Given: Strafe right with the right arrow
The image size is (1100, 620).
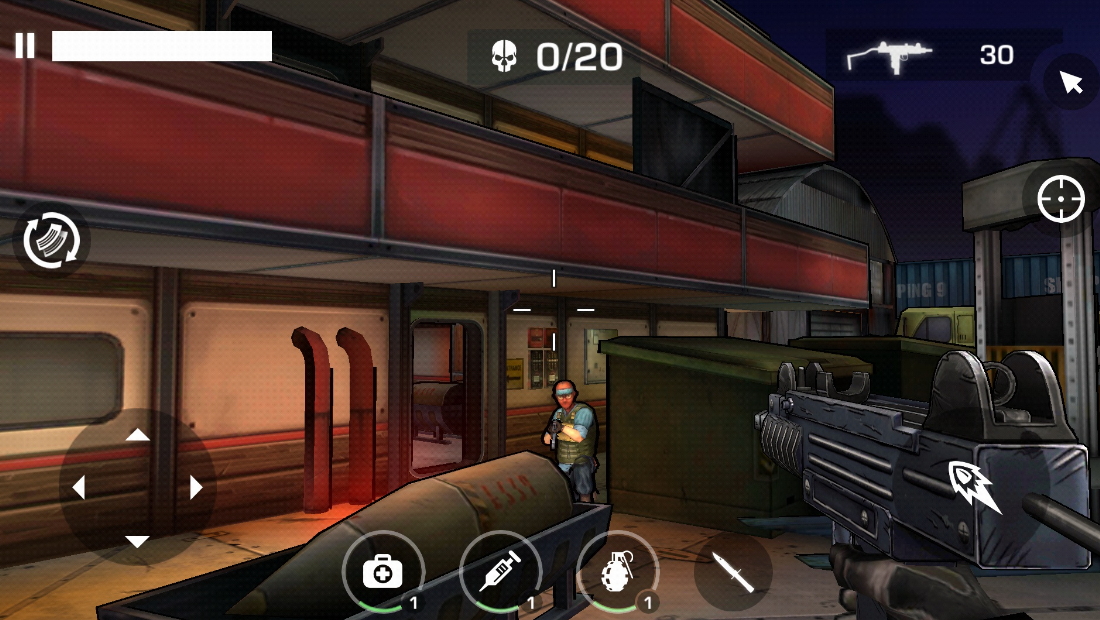Looking at the screenshot, I should [196, 488].
